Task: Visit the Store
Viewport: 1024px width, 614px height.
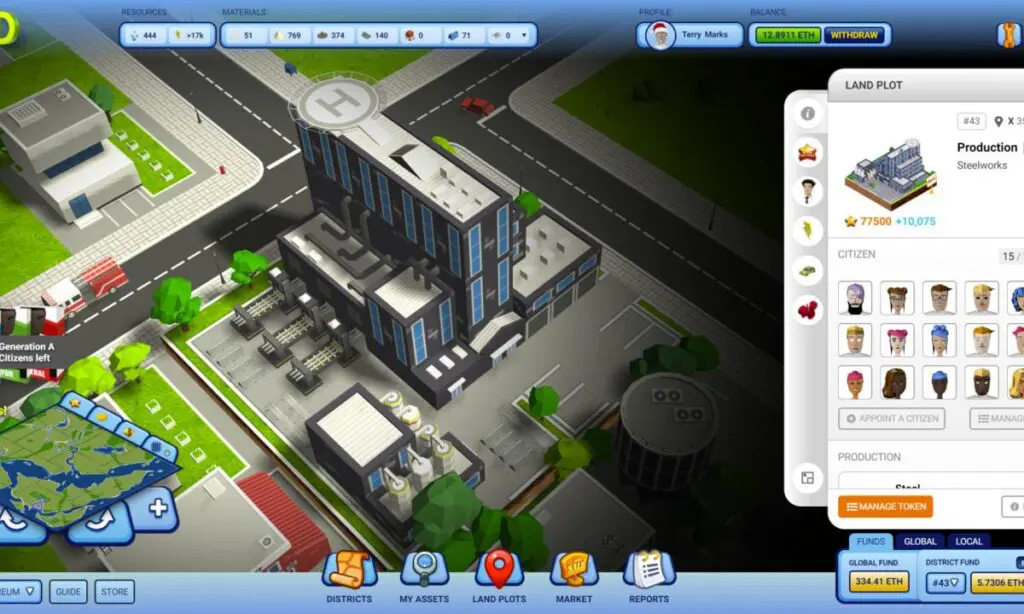Action: pos(115,592)
